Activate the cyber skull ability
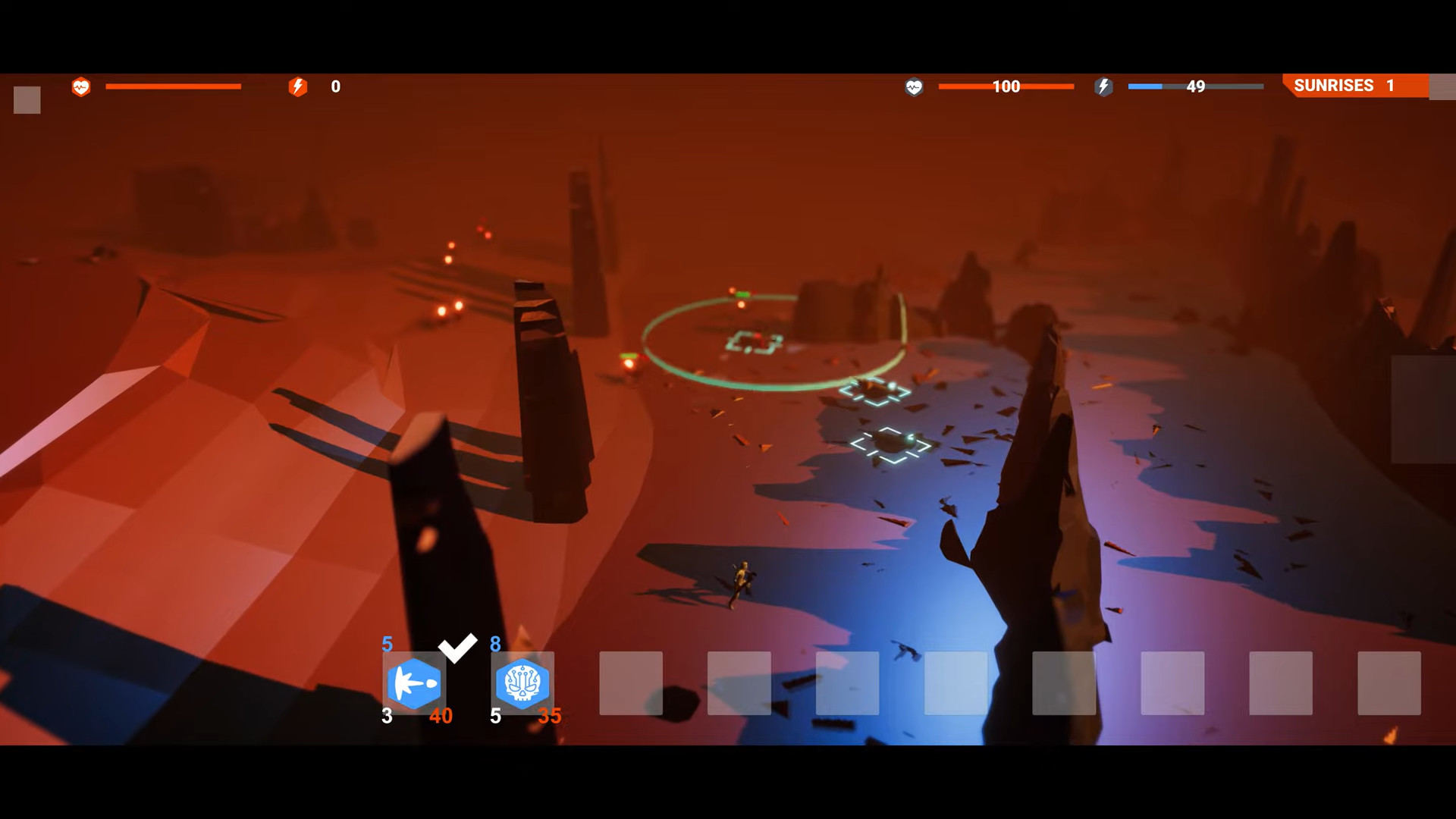1456x819 pixels. tap(522, 683)
